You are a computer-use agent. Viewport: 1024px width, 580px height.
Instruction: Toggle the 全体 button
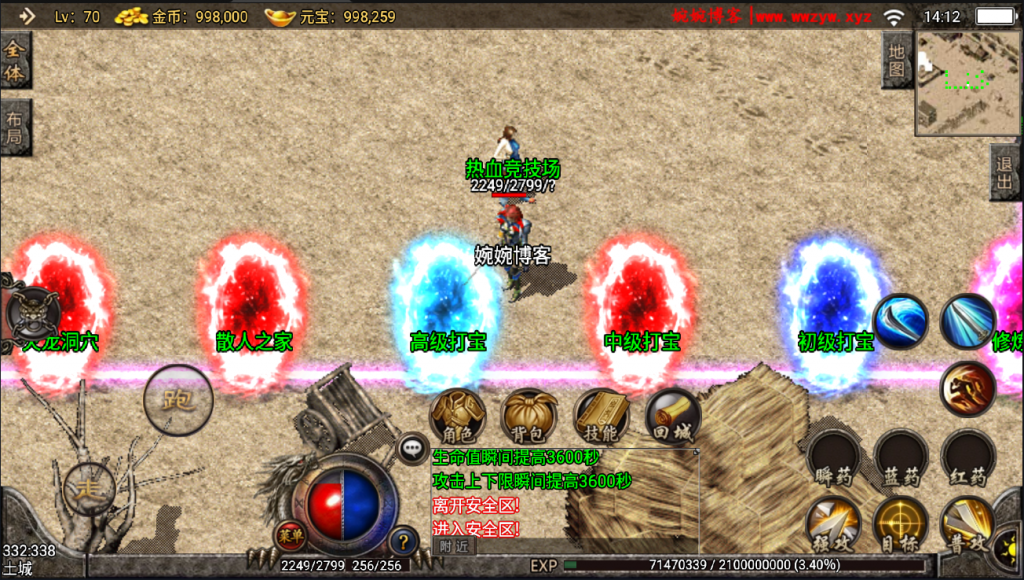[x=15, y=60]
